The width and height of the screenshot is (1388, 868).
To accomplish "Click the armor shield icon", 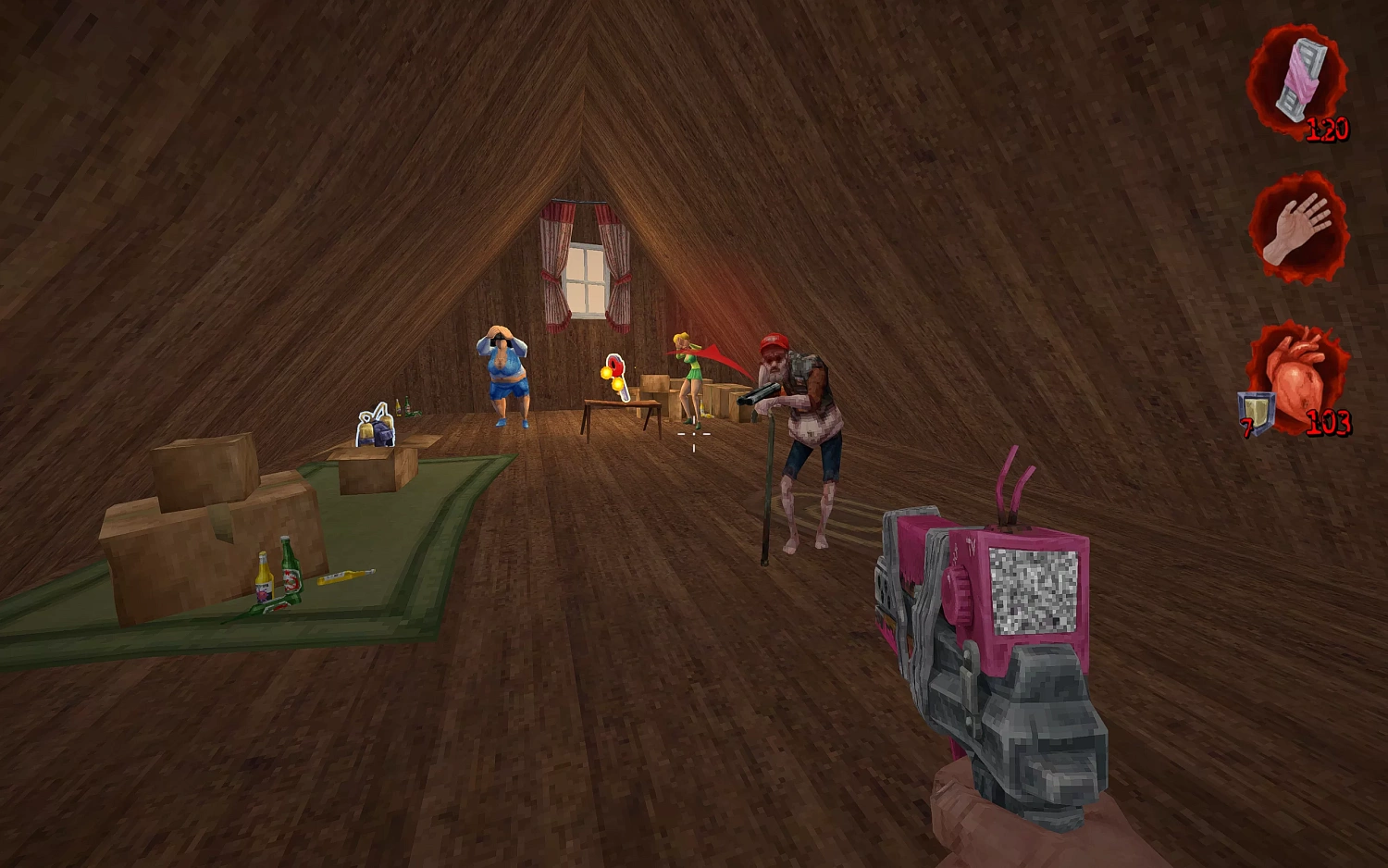I will pyautogui.click(x=1258, y=410).
